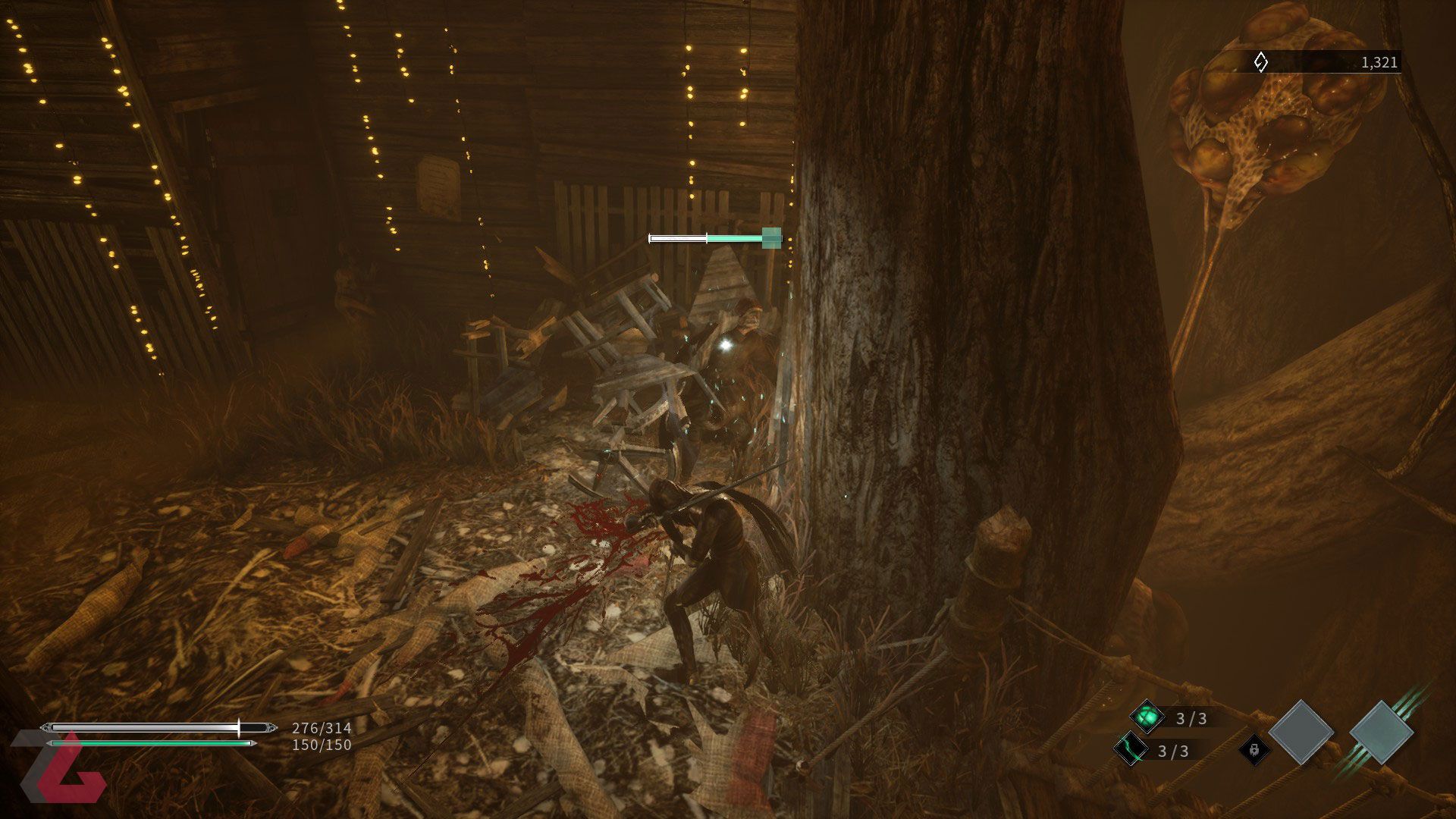Click the memory shards currency icon
Image resolution: width=1456 pixels, height=819 pixels.
(1260, 62)
